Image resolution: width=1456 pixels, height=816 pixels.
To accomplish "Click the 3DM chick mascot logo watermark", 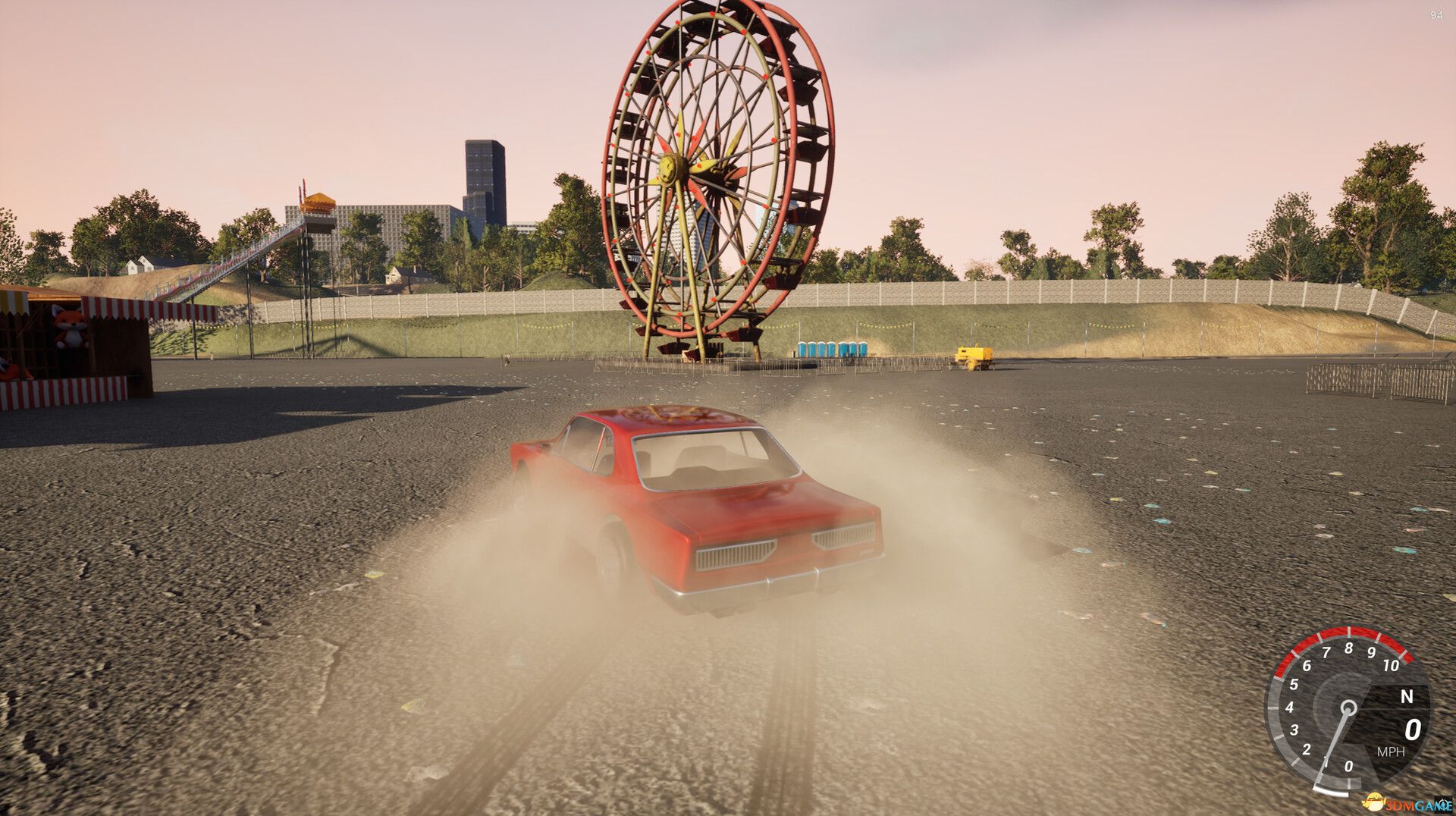I will coord(1374,802).
